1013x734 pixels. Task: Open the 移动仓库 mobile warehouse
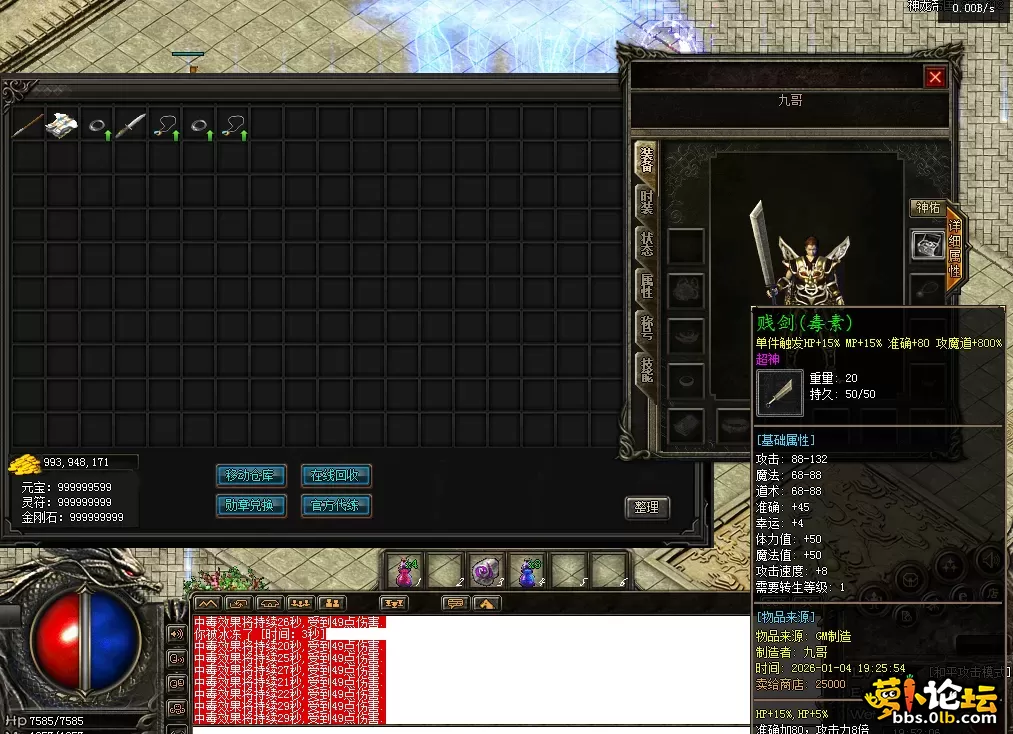[x=251, y=475]
